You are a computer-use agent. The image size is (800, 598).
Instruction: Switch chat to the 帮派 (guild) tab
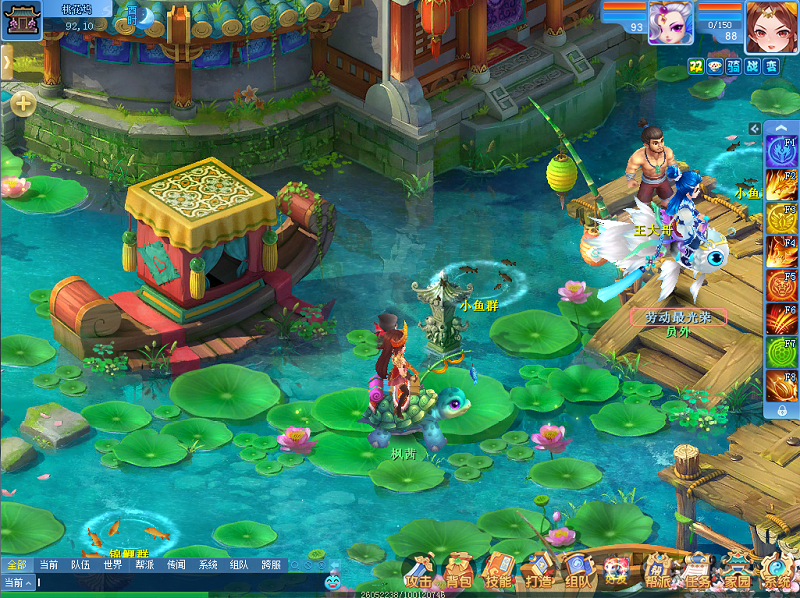(145, 565)
